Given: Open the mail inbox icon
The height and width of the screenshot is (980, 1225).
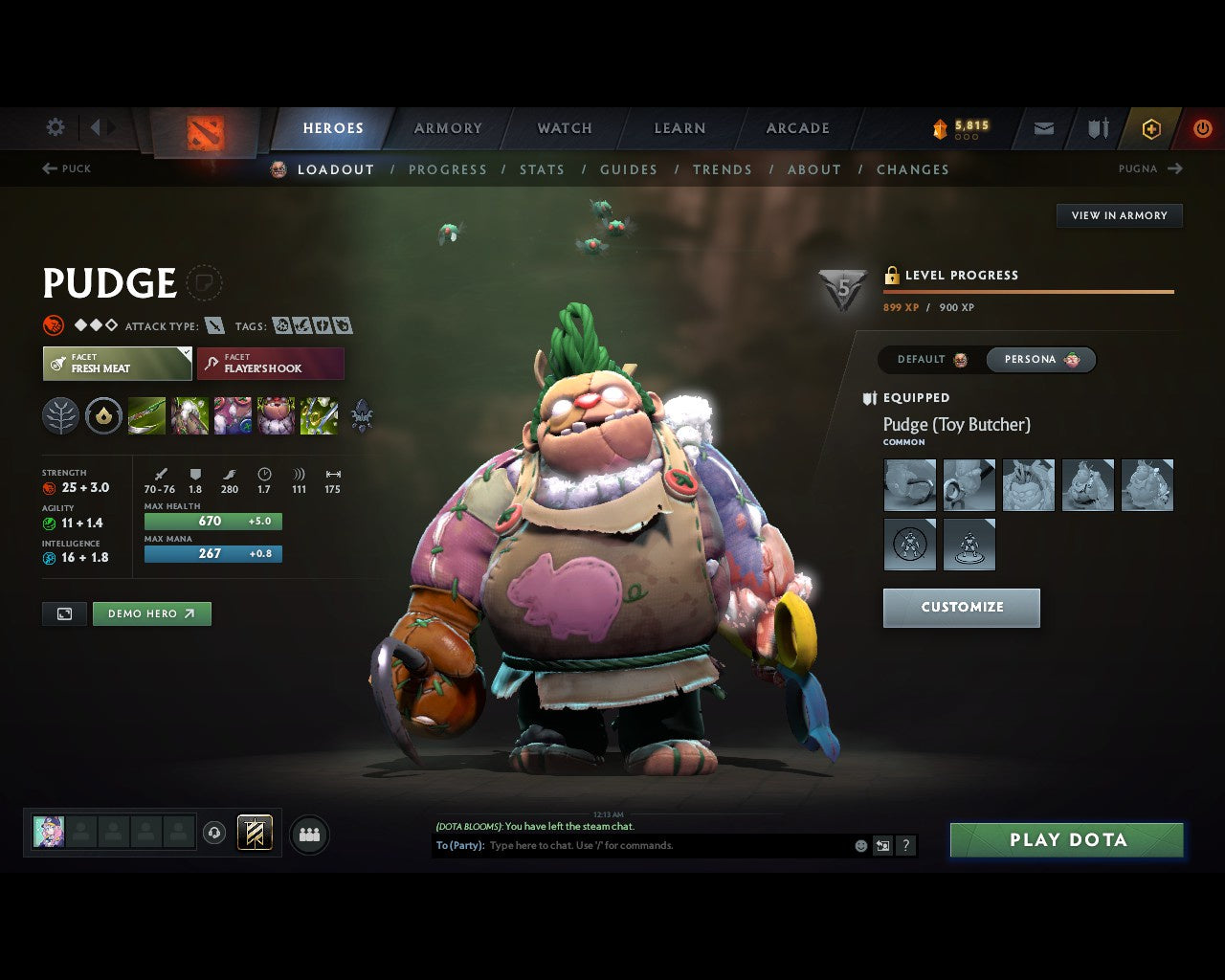Looking at the screenshot, I should tap(1044, 128).
